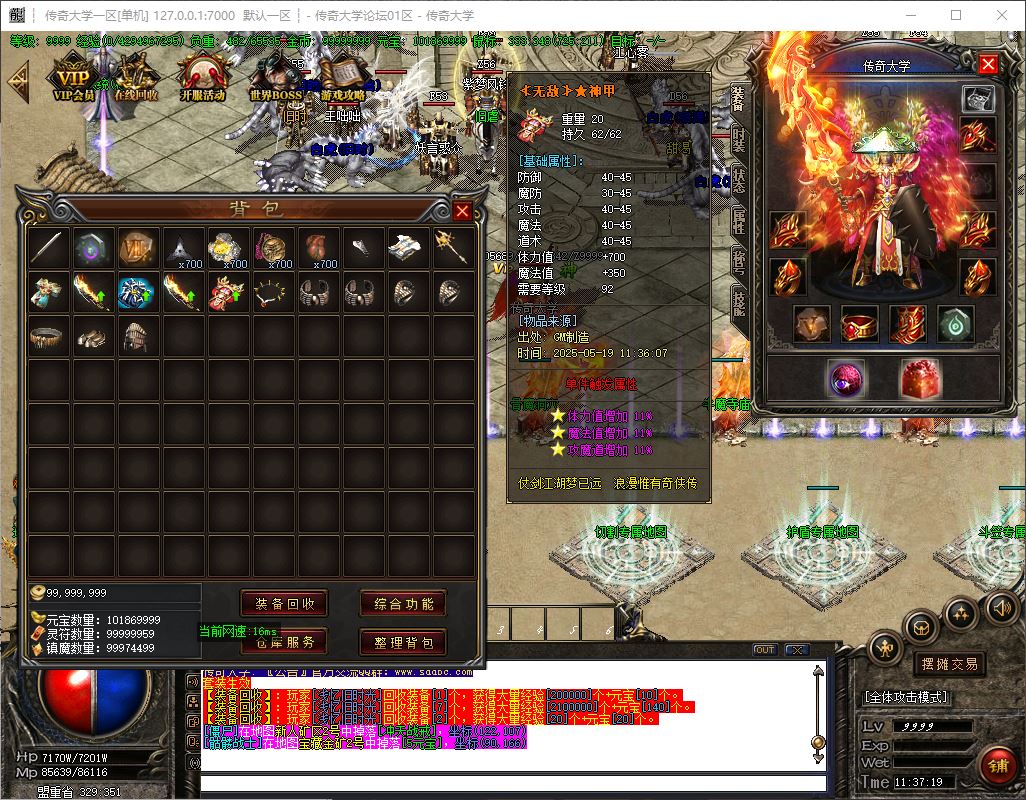Click the 装备回收 button
Image resolution: width=1026 pixels, height=800 pixels.
pos(285,604)
